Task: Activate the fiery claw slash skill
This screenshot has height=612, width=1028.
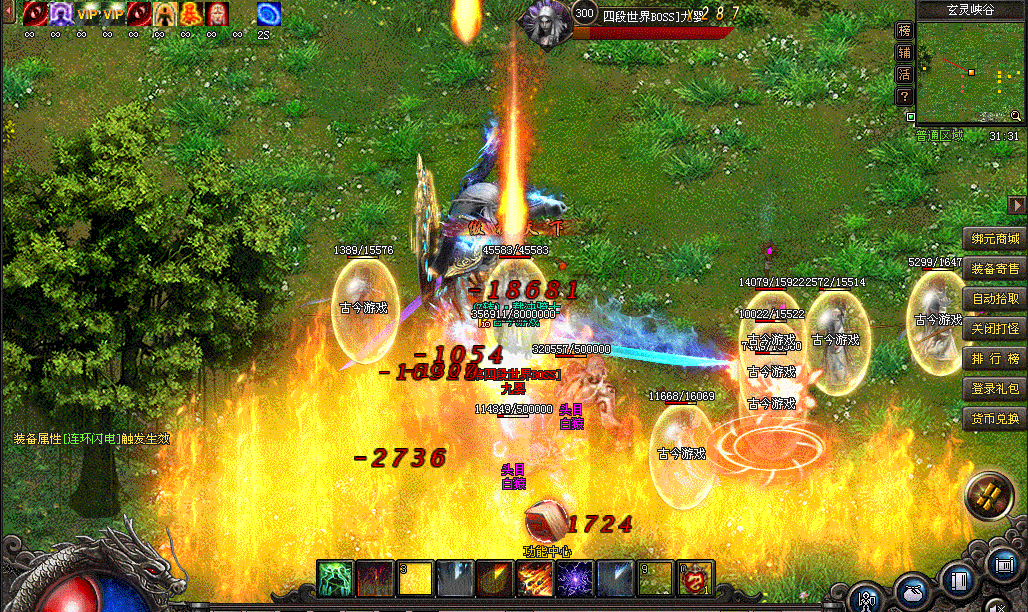Action: click(535, 579)
